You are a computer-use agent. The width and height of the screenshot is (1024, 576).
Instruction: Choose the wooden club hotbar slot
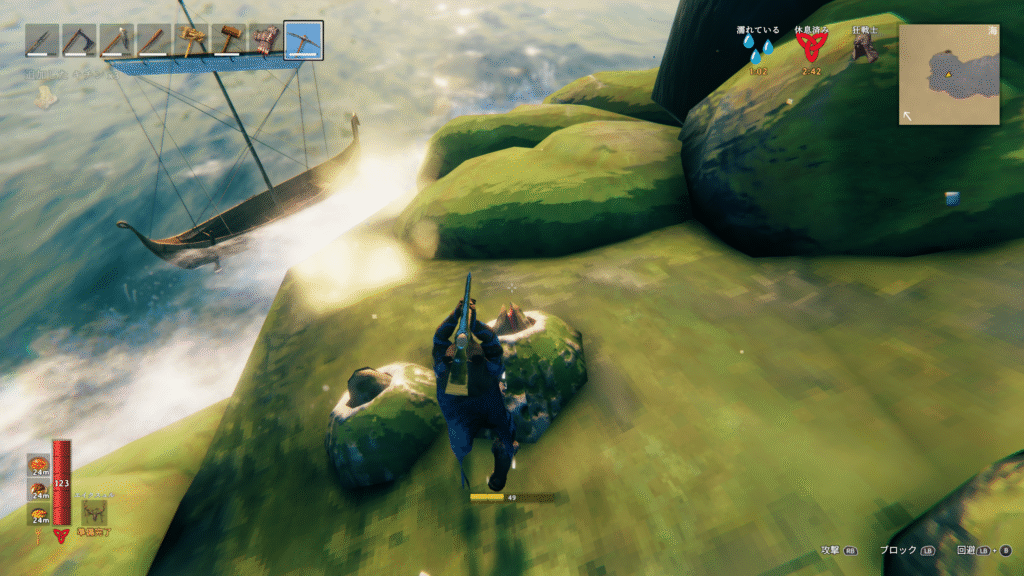(x=154, y=41)
